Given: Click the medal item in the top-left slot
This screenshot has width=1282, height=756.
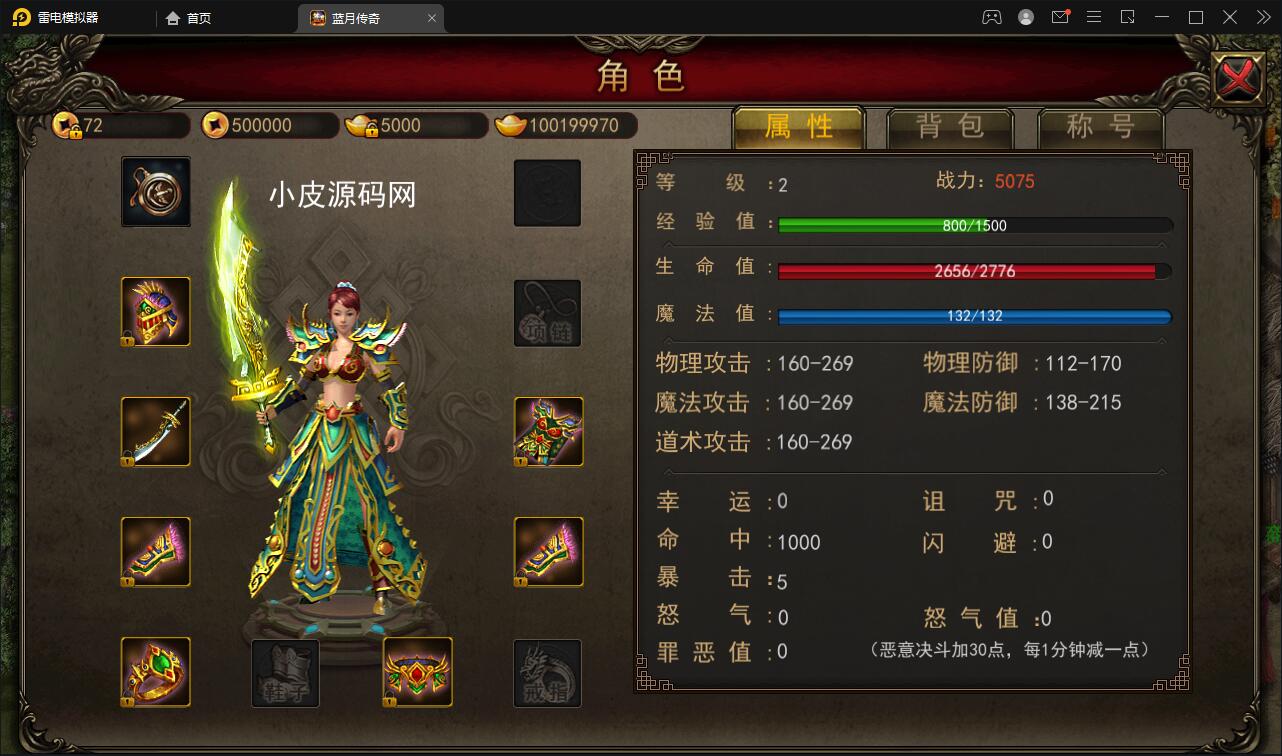Looking at the screenshot, I should click(x=155, y=192).
